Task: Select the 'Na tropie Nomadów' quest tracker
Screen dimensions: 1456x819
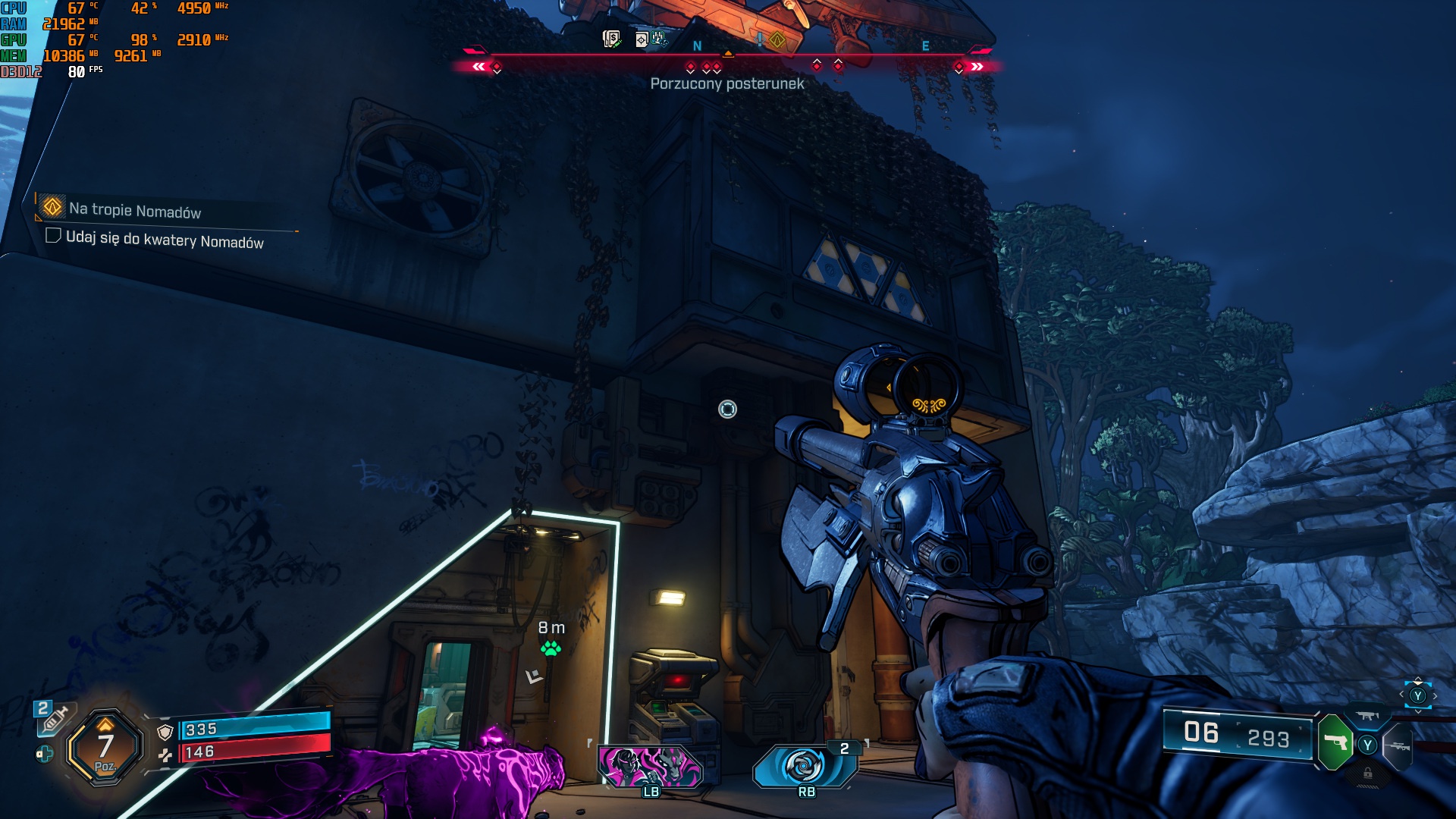Action: [x=134, y=210]
